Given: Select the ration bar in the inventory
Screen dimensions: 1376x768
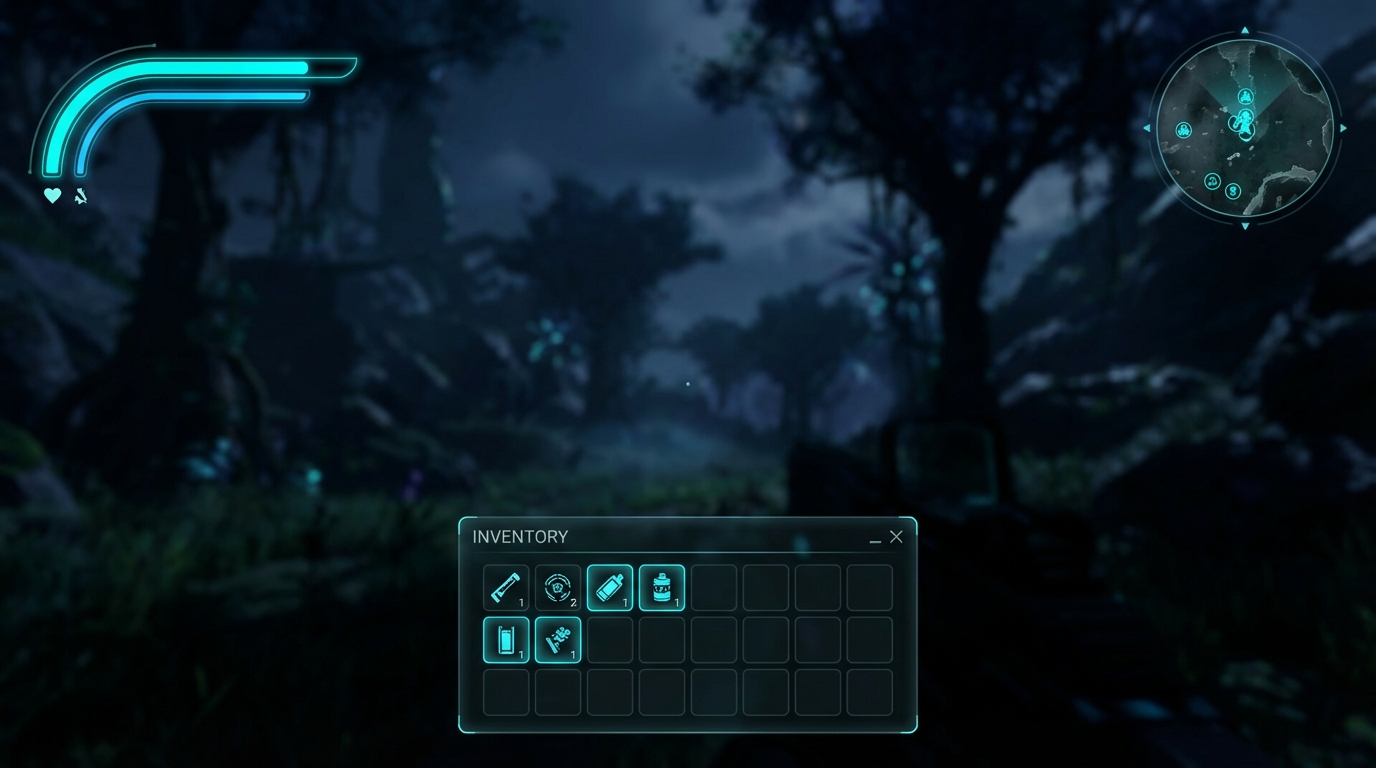Looking at the screenshot, I should [x=506, y=588].
